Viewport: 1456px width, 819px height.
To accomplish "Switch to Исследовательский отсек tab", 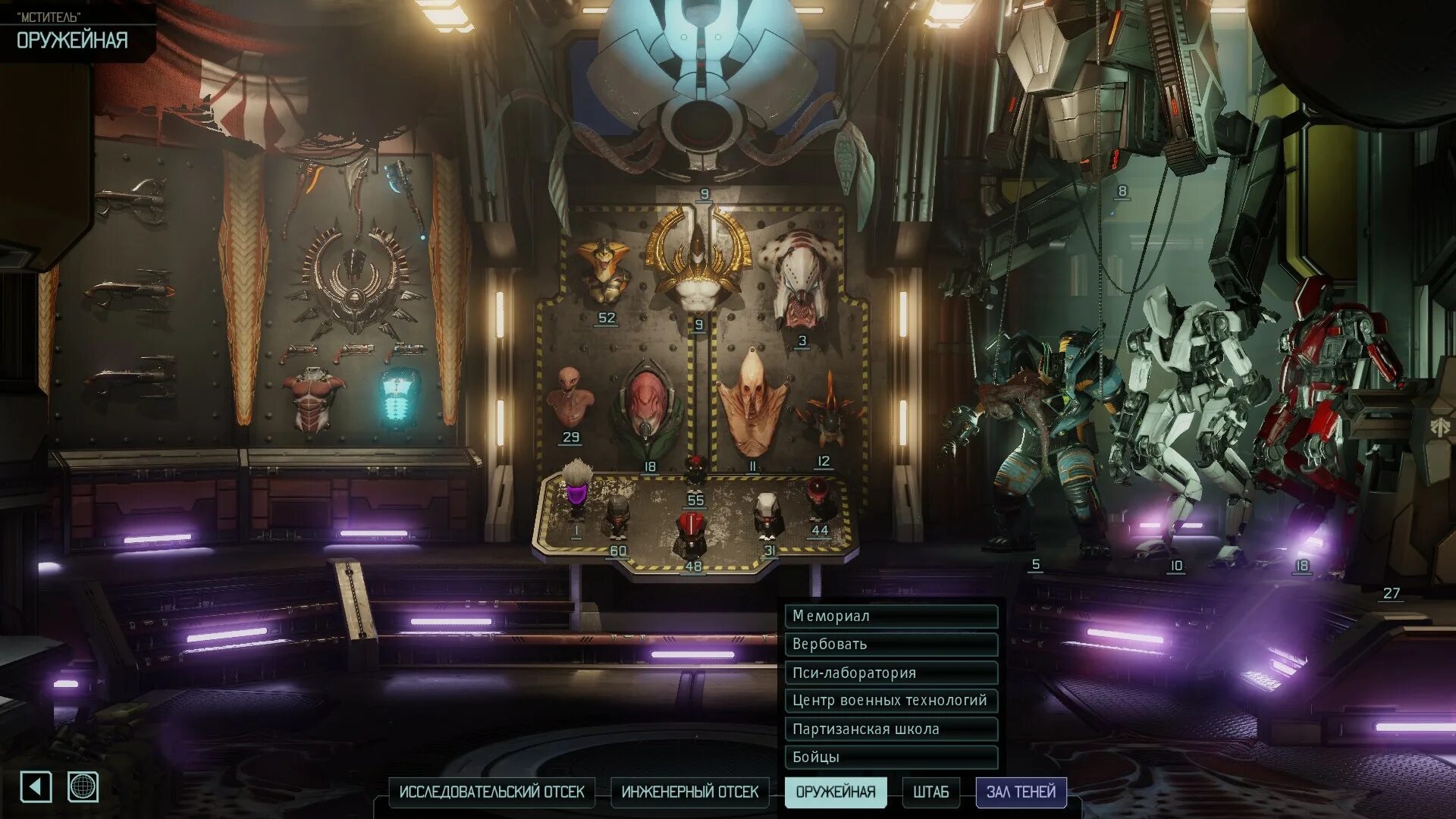I will click(491, 792).
